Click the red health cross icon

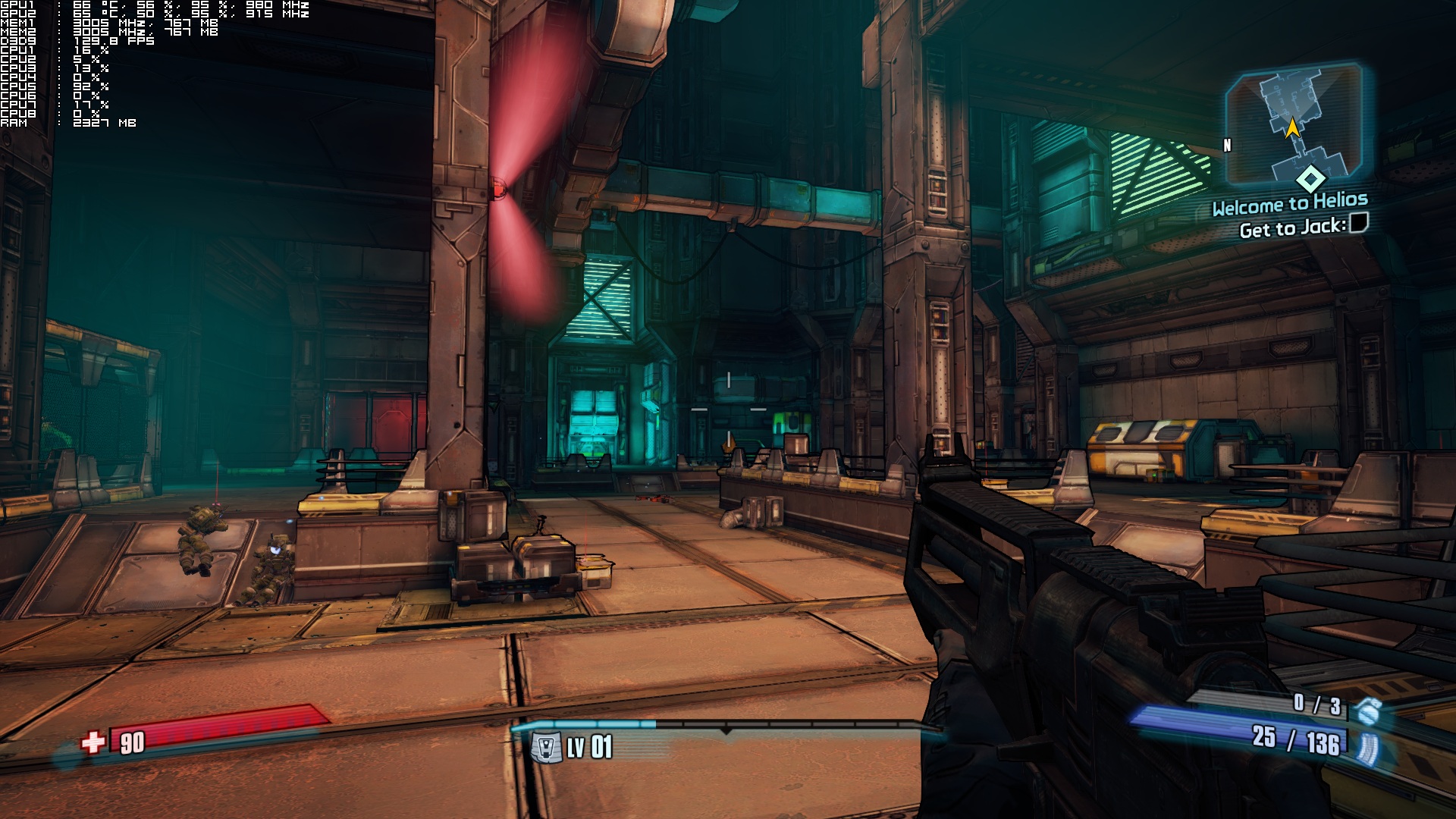tap(93, 742)
